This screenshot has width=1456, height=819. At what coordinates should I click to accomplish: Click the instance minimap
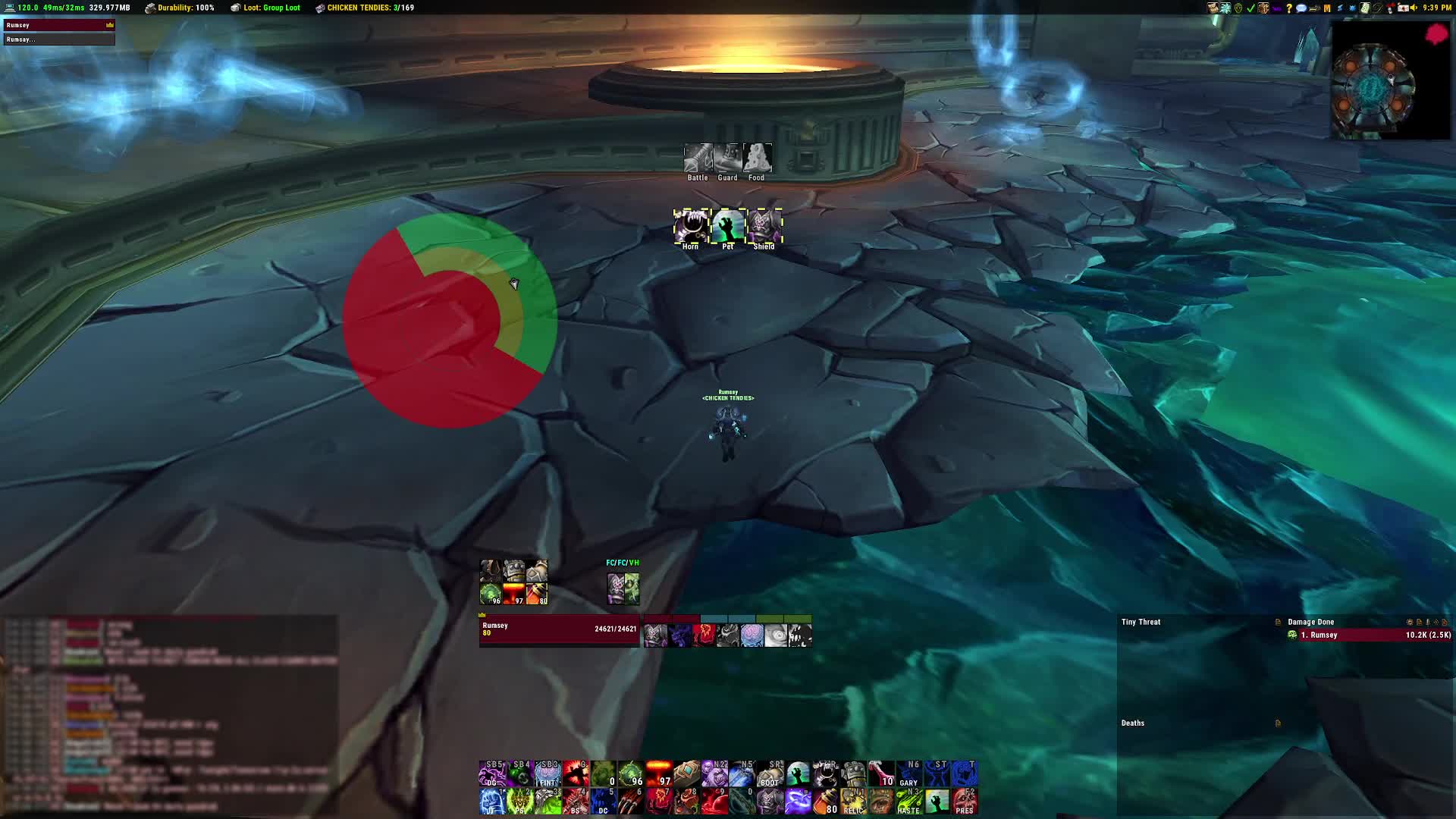[x=1374, y=85]
